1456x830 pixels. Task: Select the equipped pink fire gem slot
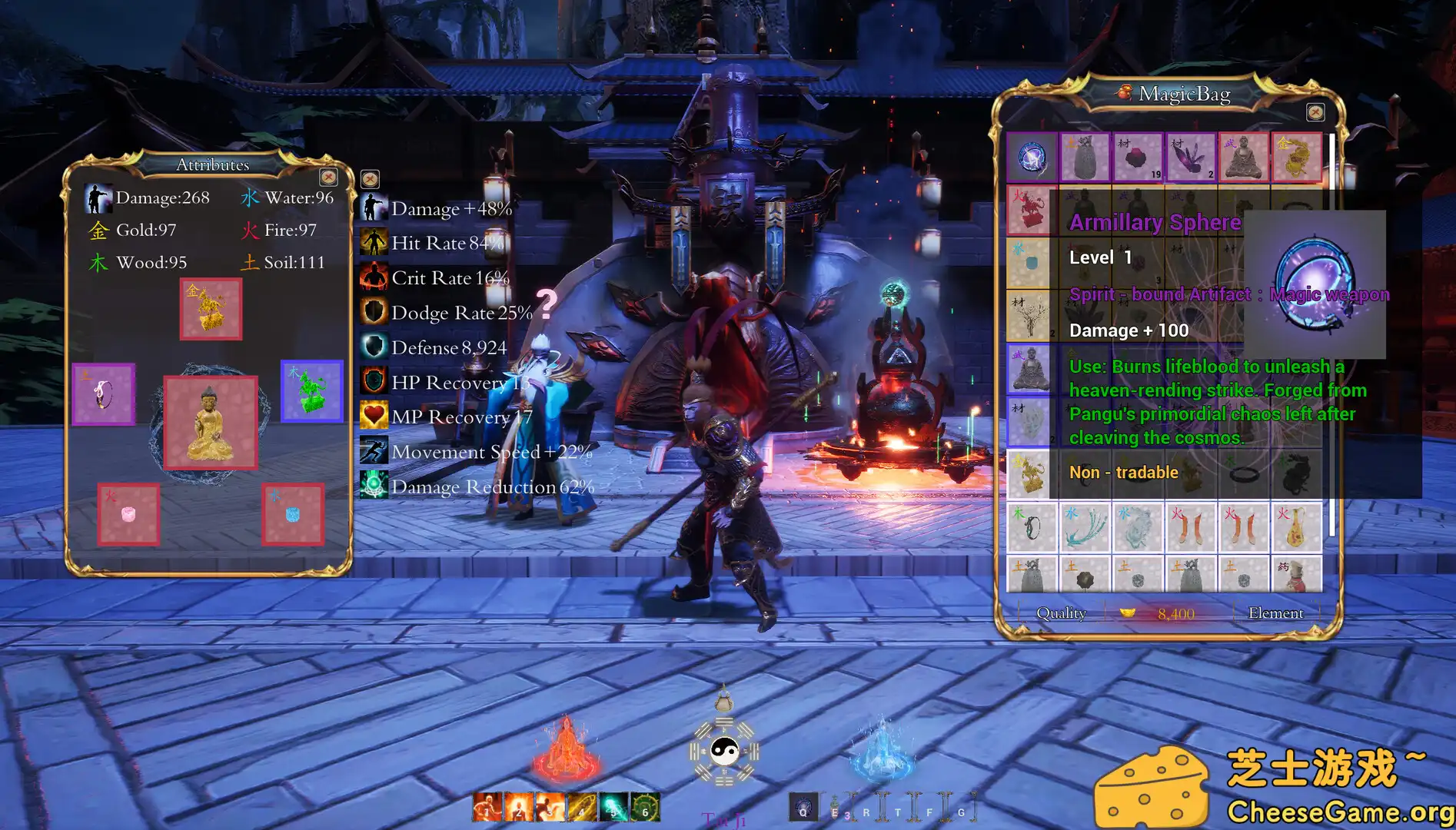pos(128,514)
